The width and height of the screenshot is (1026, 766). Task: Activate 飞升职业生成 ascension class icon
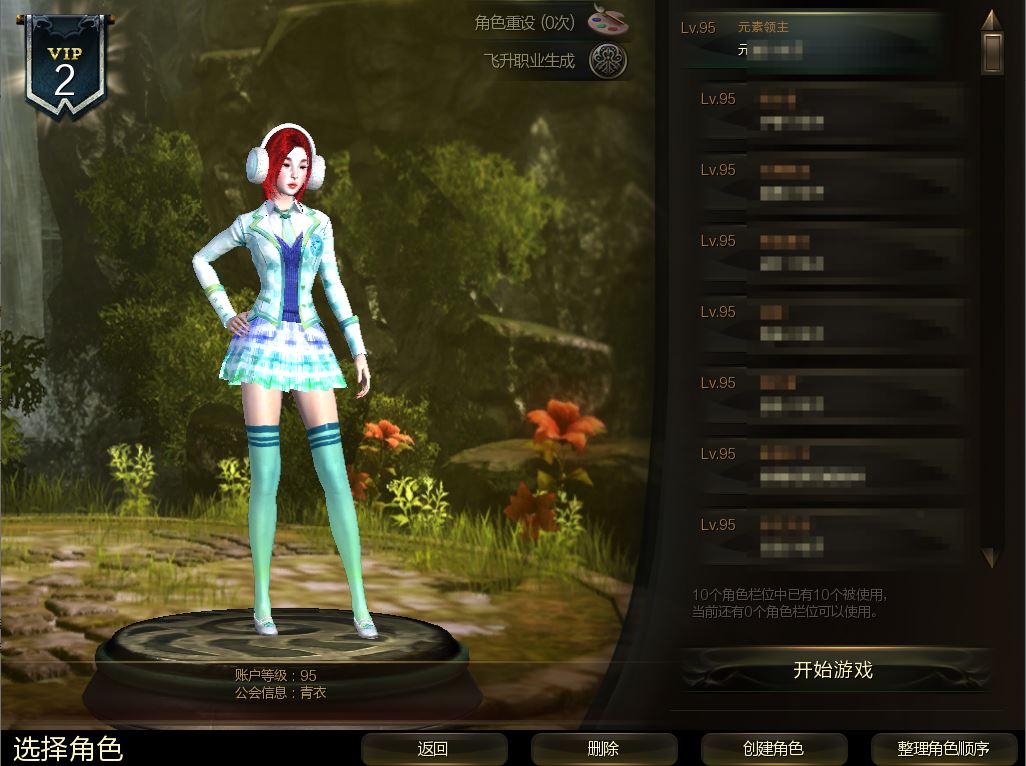[x=607, y=61]
